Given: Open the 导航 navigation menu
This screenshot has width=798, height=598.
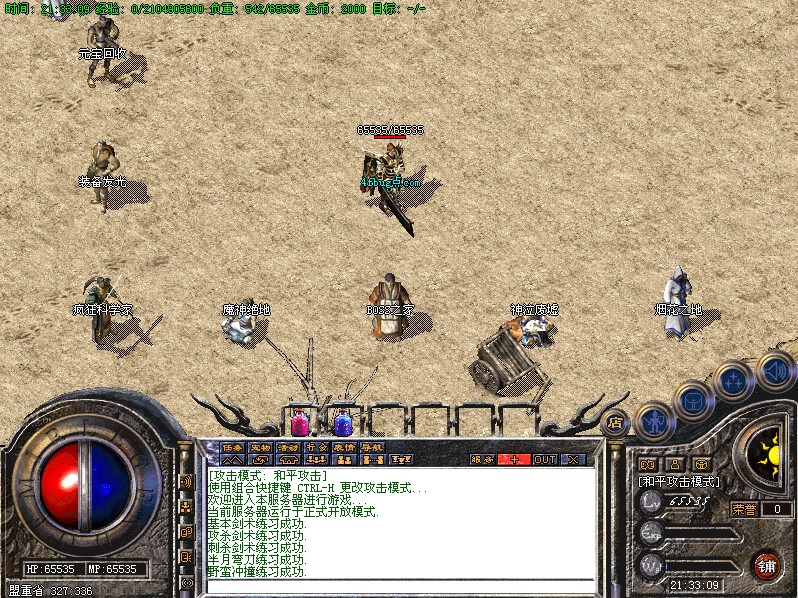Looking at the screenshot, I should (x=372, y=448).
